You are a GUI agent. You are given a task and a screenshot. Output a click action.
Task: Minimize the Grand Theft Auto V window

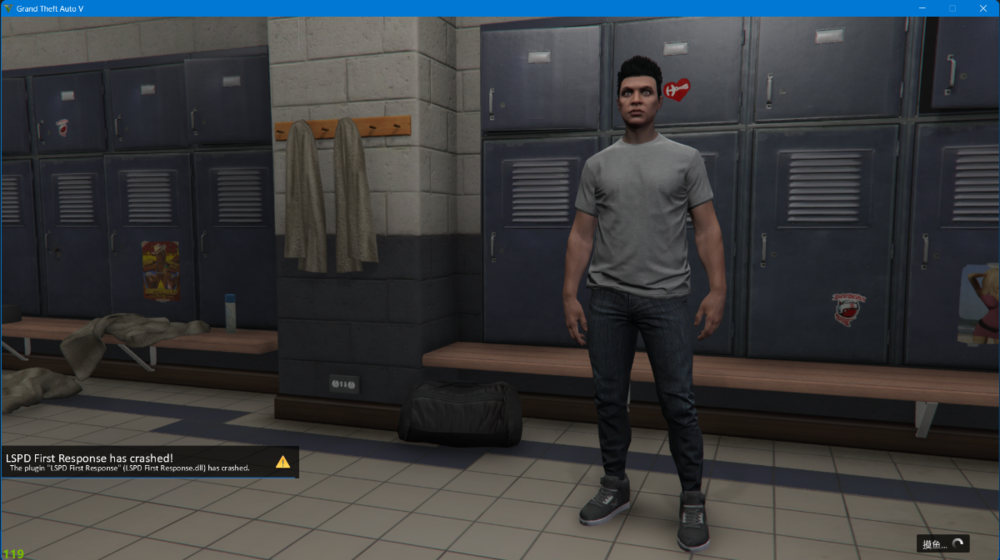pos(921,8)
